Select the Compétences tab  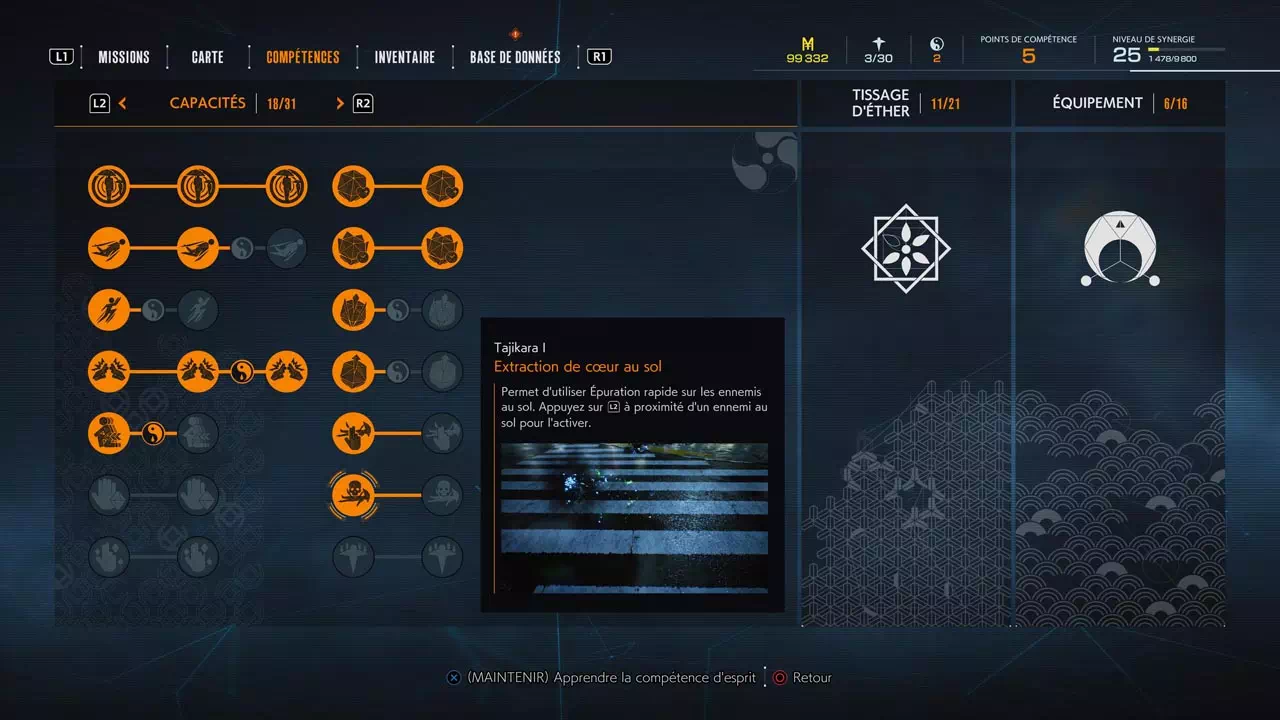303,57
